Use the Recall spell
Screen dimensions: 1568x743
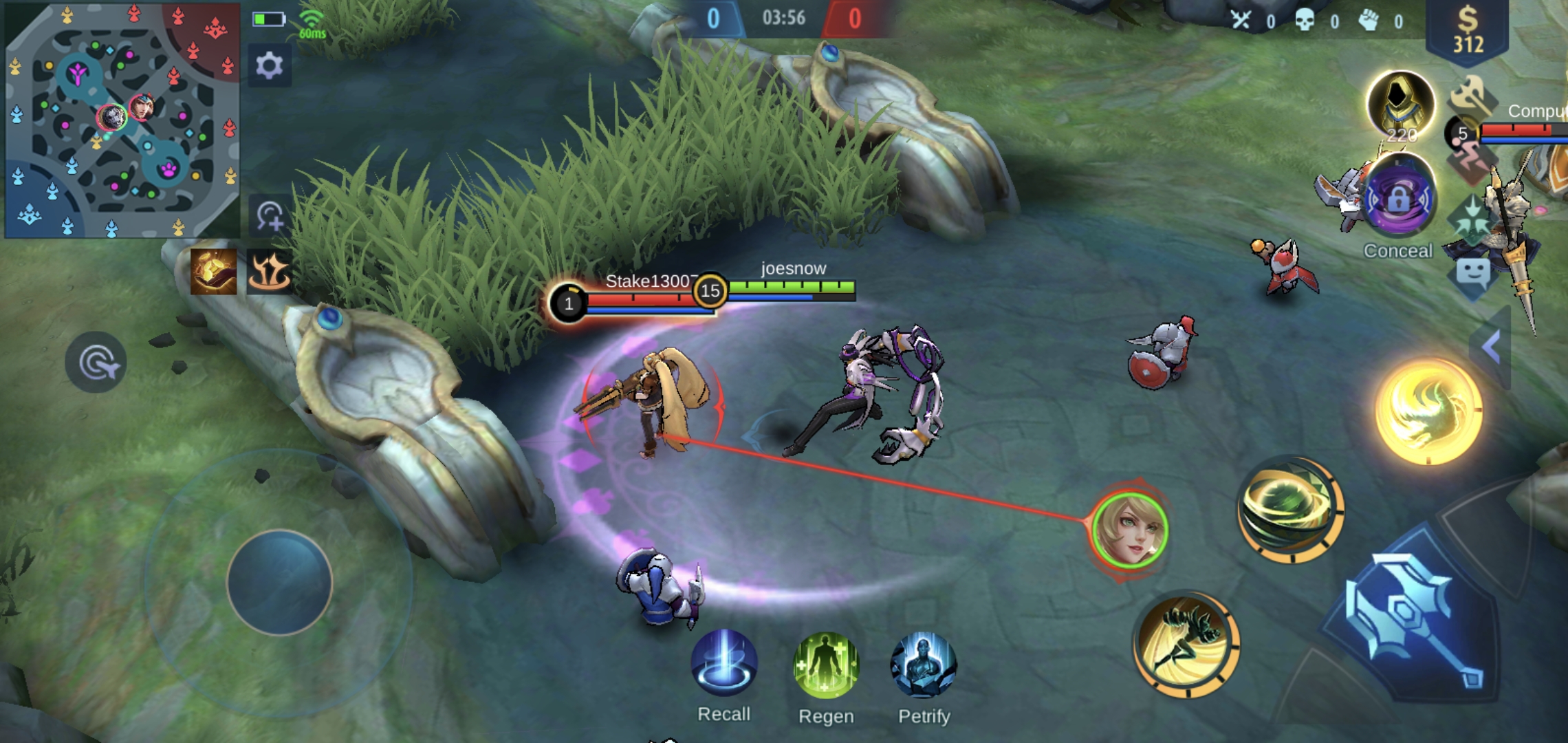click(x=723, y=665)
